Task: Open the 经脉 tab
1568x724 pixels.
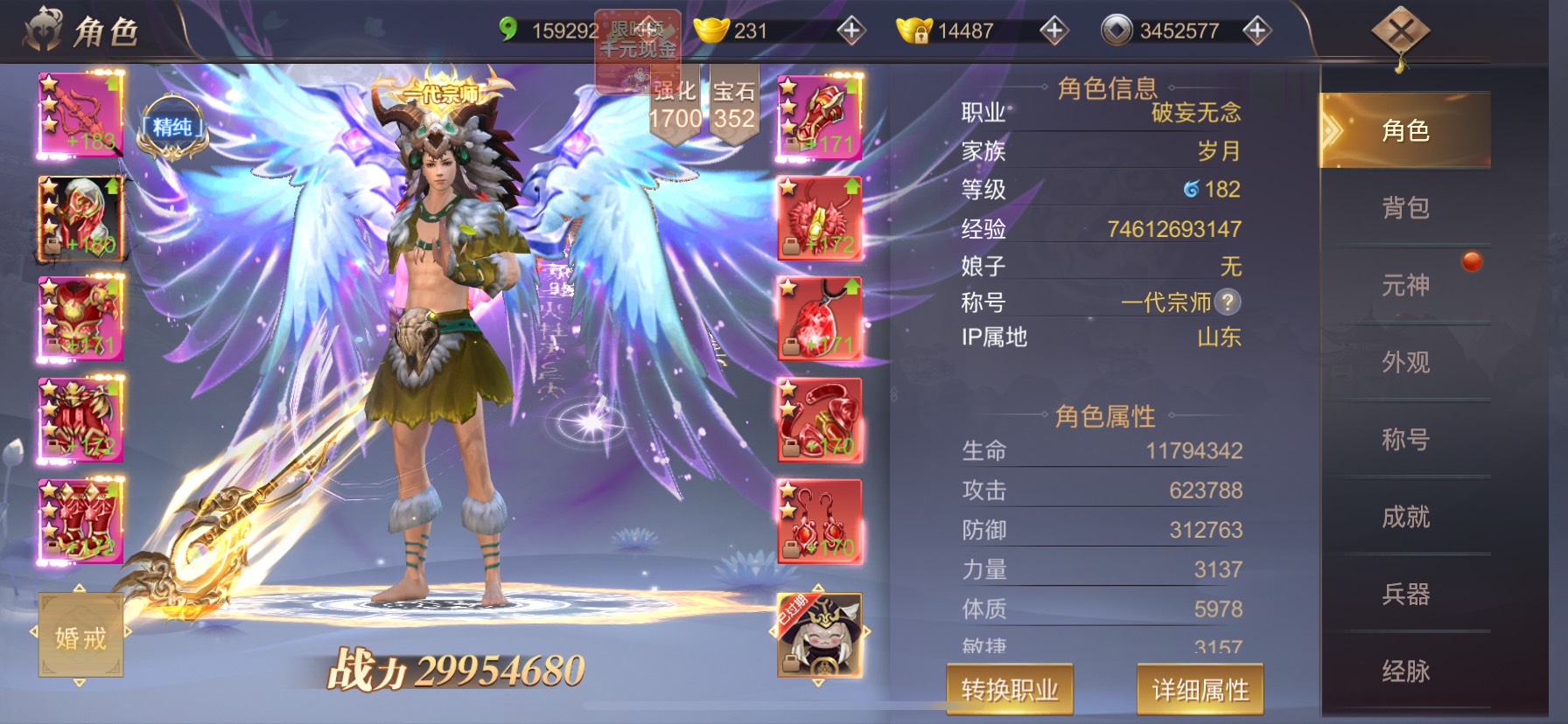Action: pos(1405,672)
